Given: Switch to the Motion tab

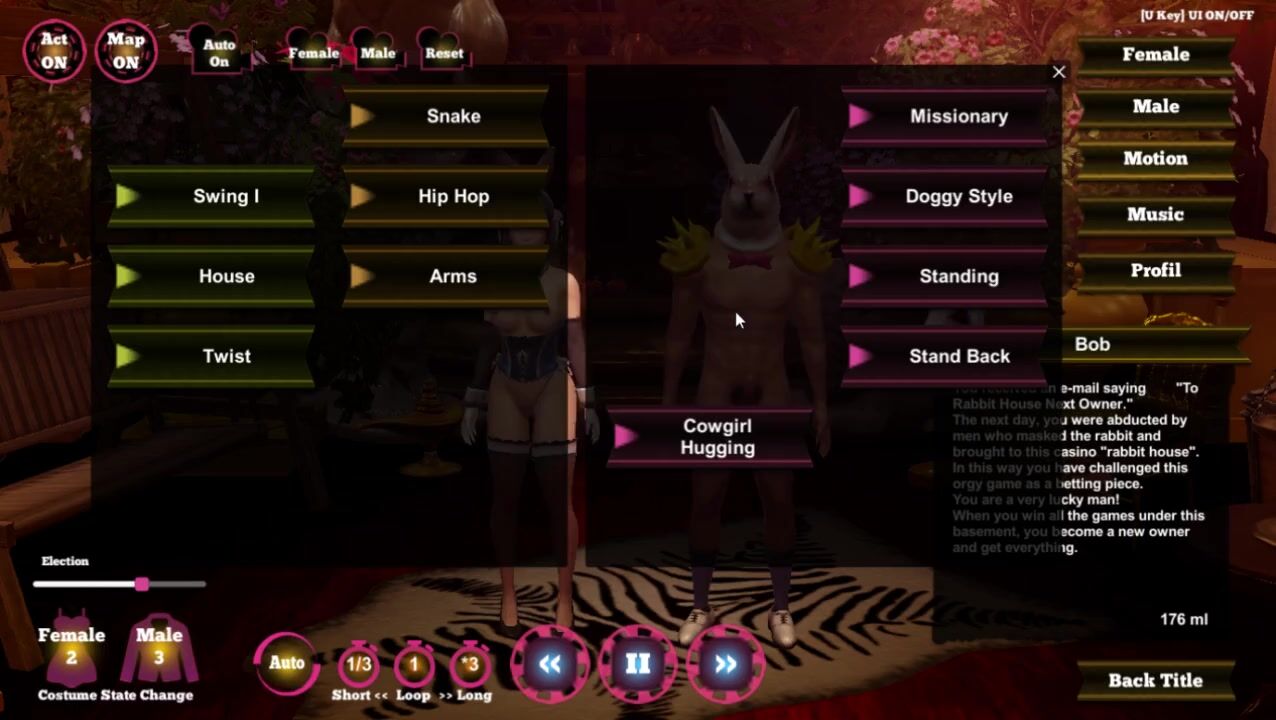Looking at the screenshot, I should click(1155, 158).
